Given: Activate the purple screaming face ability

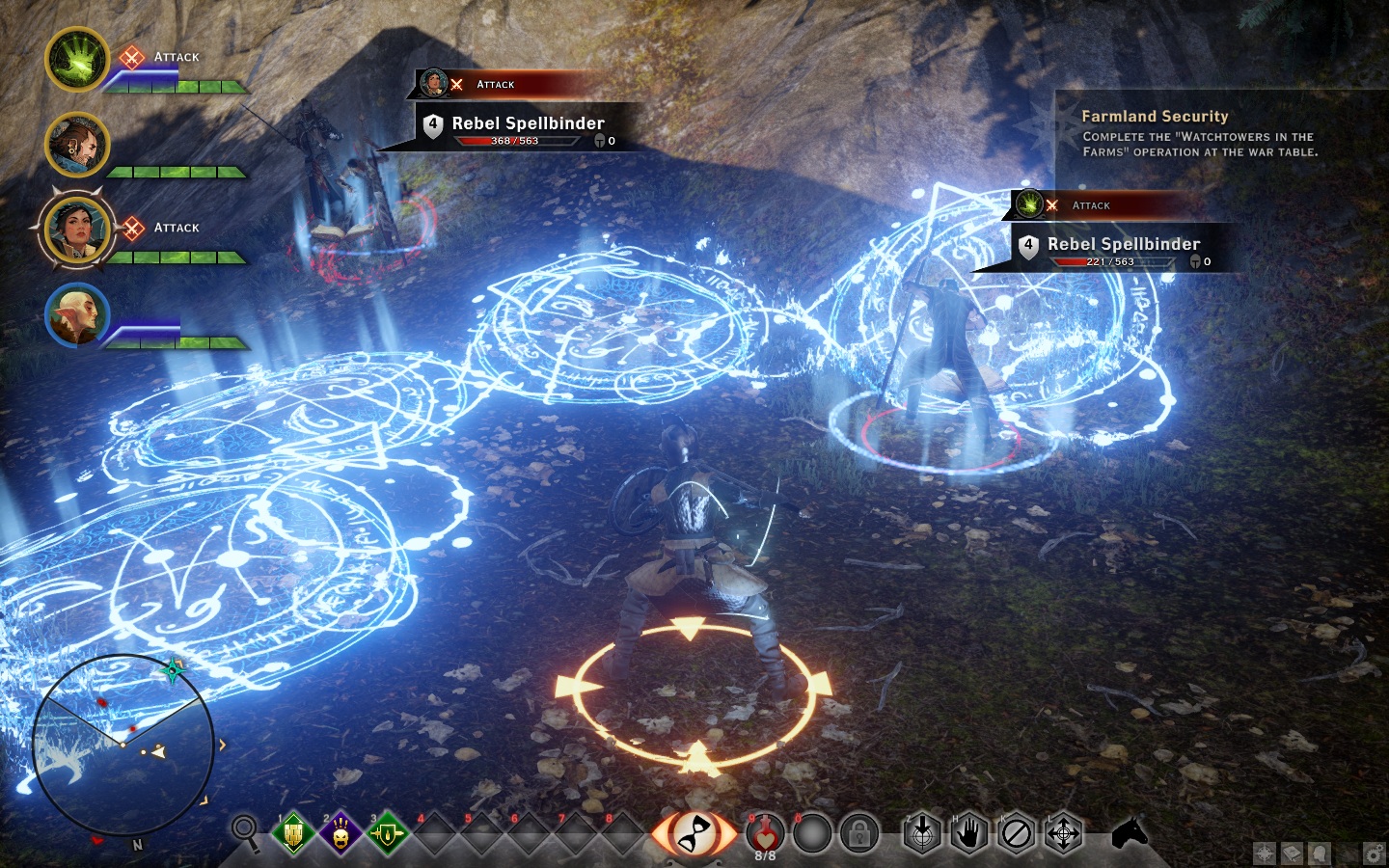Looking at the screenshot, I should [x=340, y=833].
